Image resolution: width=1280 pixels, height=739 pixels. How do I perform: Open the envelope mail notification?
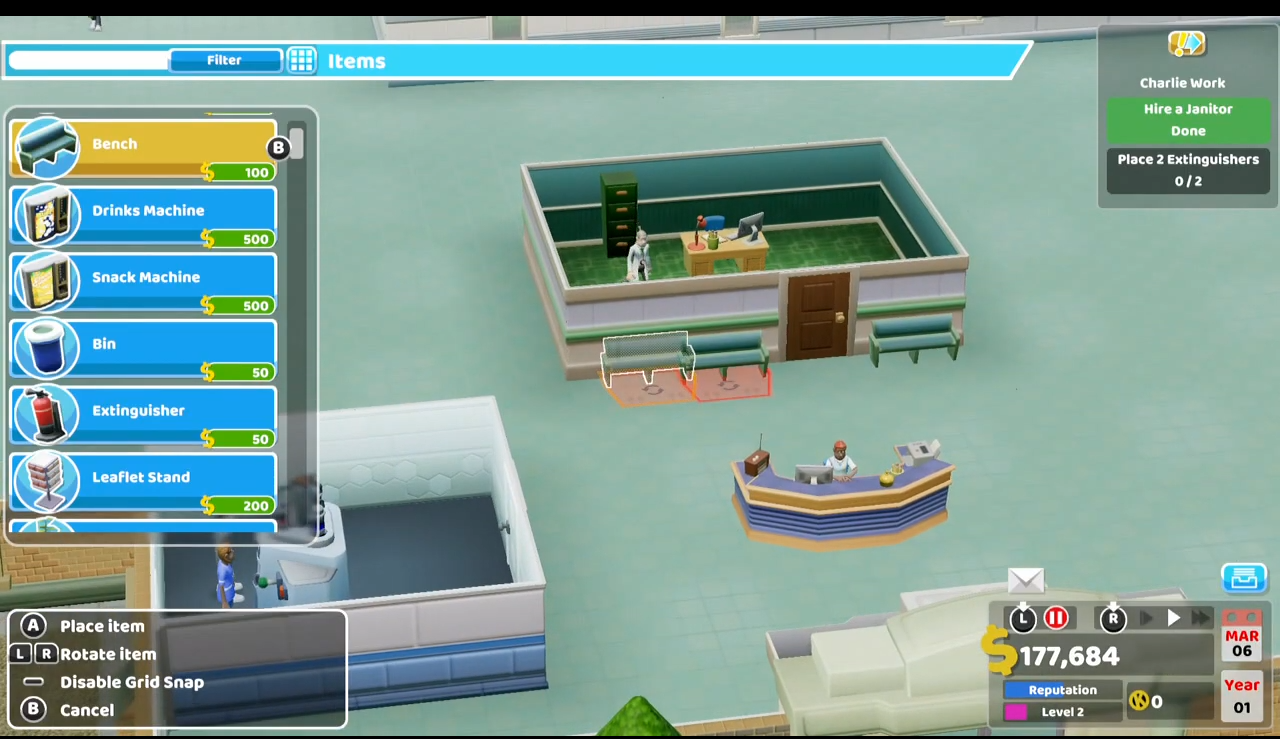pyautogui.click(x=1026, y=580)
